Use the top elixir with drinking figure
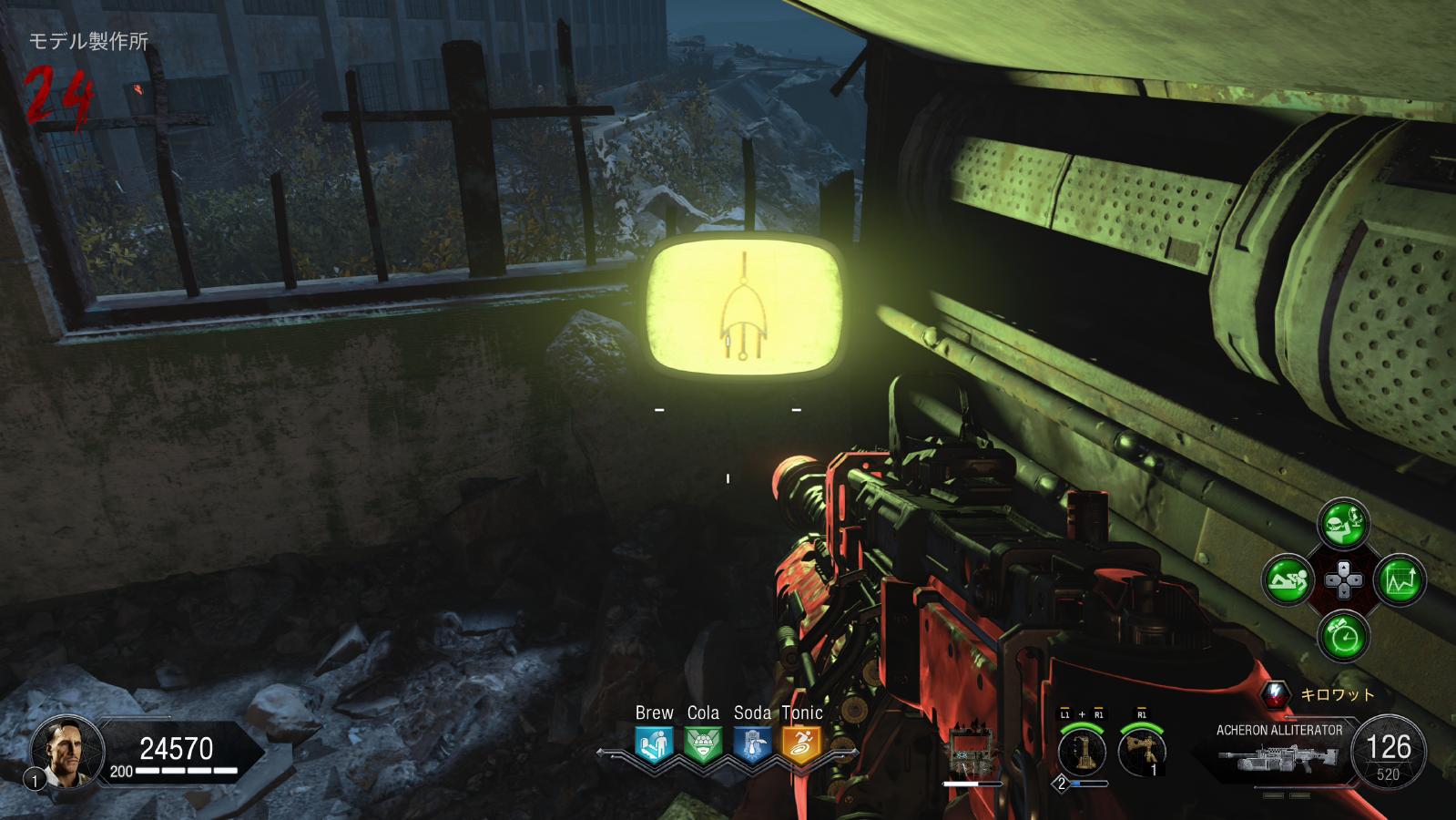 click(x=1343, y=522)
